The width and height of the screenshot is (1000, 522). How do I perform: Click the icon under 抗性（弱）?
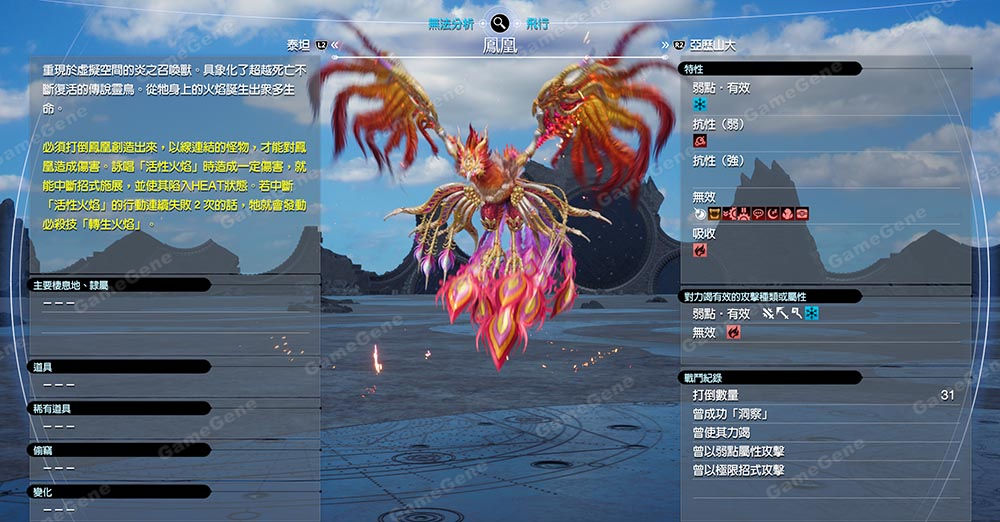point(700,141)
